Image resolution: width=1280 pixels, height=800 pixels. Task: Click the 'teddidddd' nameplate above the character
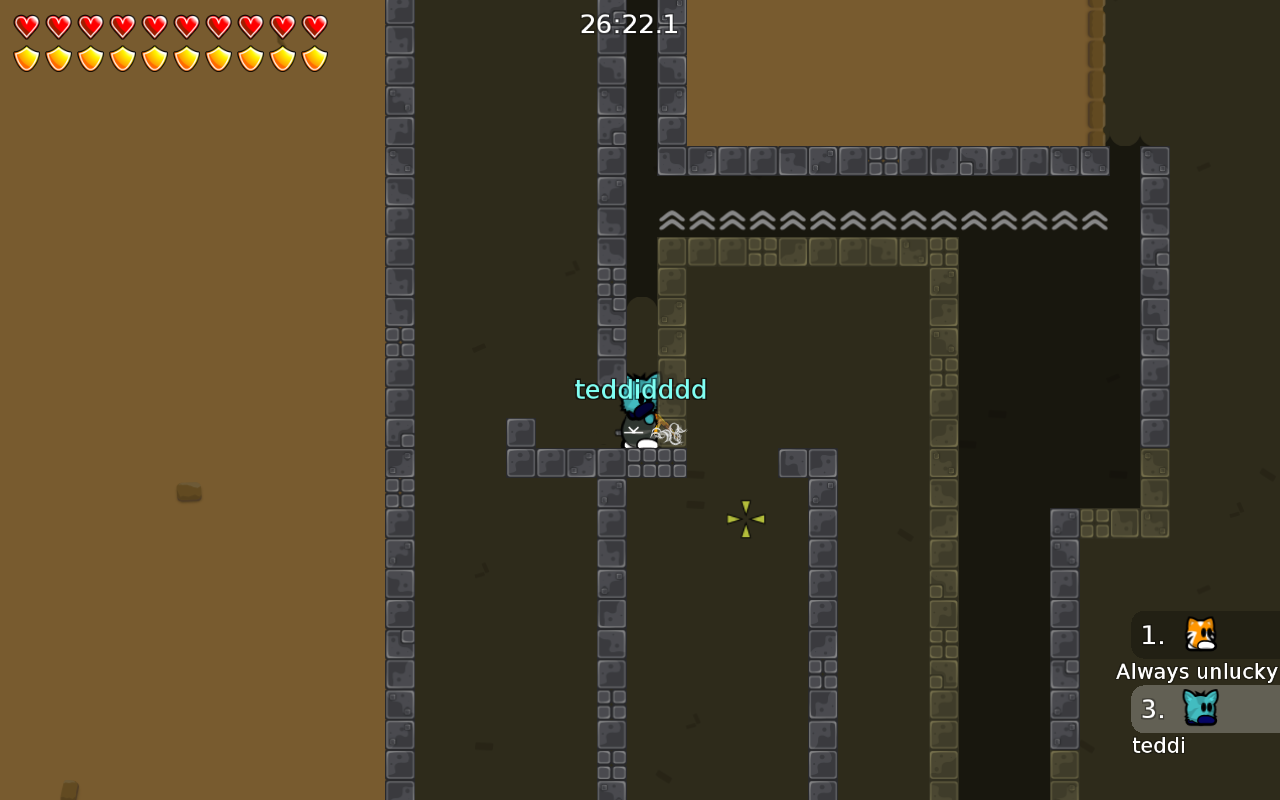[x=640, y=390]
